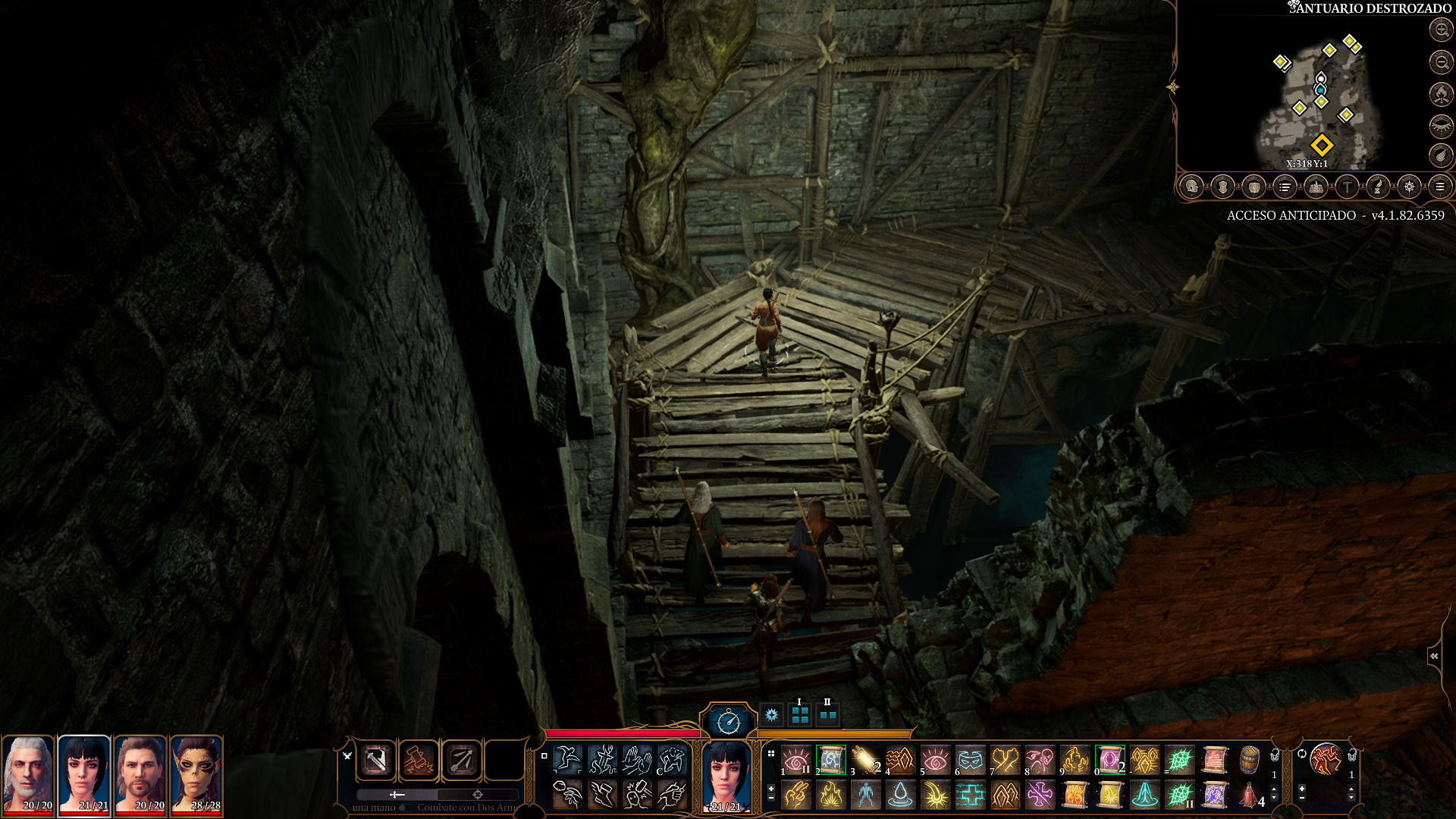Click the yellow diamond quest marker on minimap
The height and width of the screenshot is (819, 1456).
pyautogui.click(x=1322, y=145)
